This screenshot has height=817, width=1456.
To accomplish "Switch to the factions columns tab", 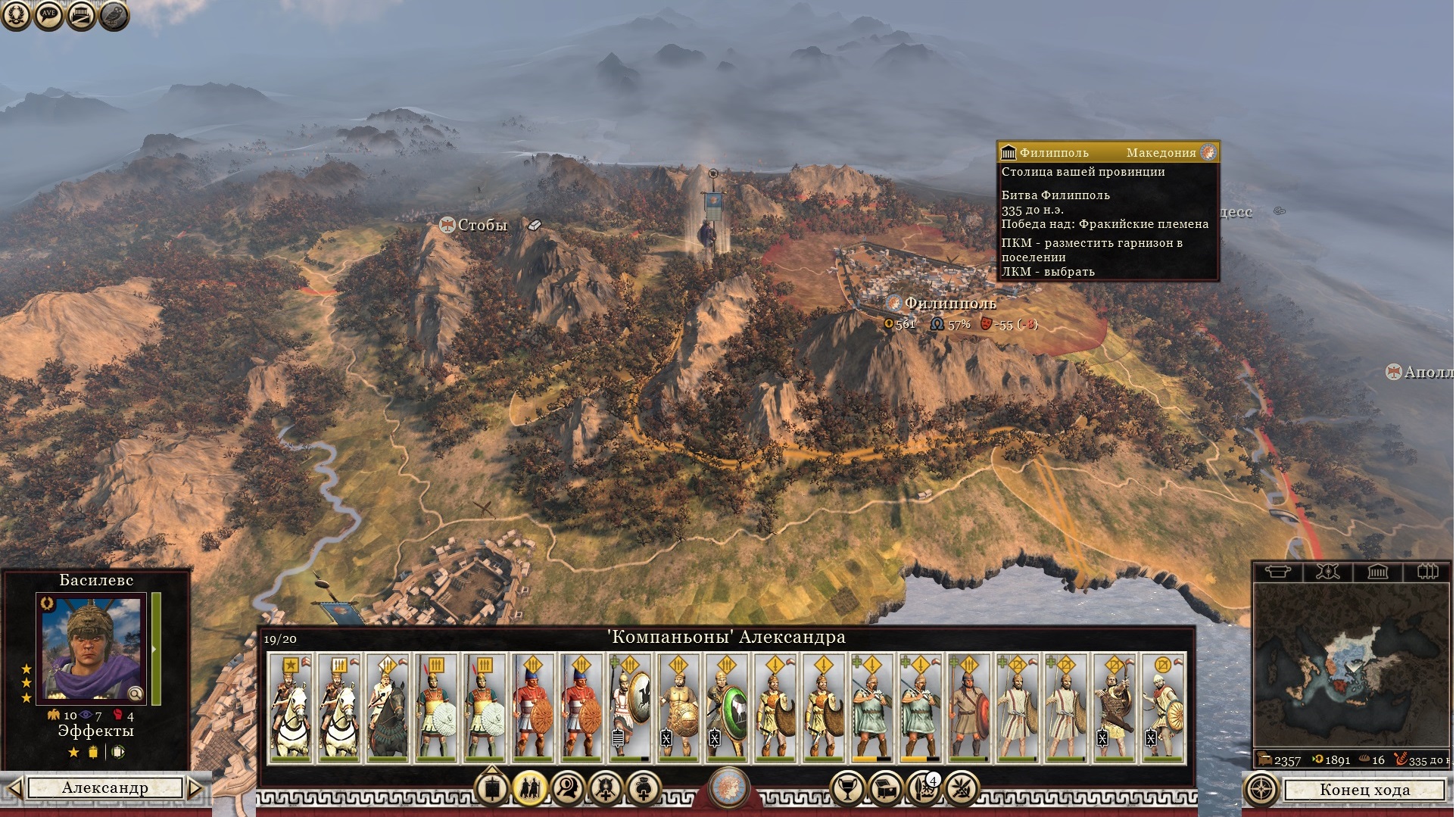I will [1427, 571].
